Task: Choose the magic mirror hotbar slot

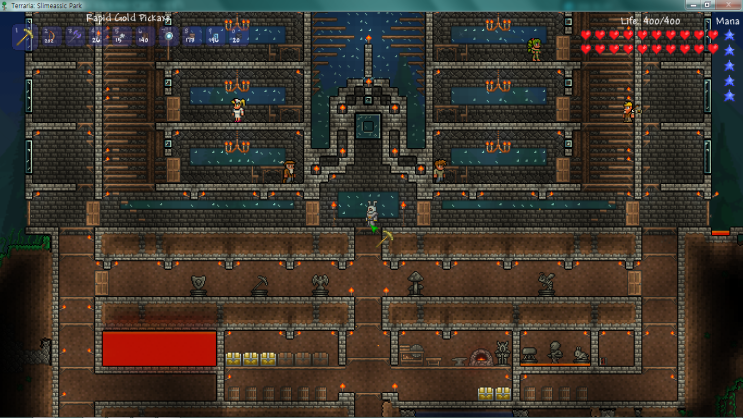Action: pos(169,37)
